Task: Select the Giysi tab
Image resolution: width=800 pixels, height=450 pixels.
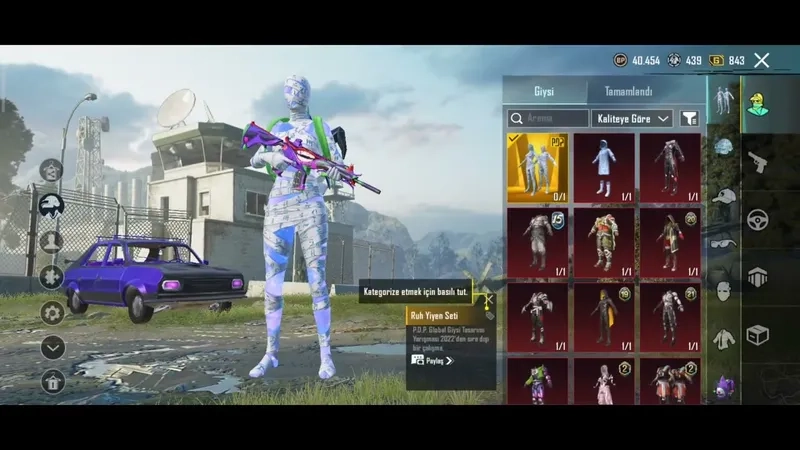Action: pos(543,92)
